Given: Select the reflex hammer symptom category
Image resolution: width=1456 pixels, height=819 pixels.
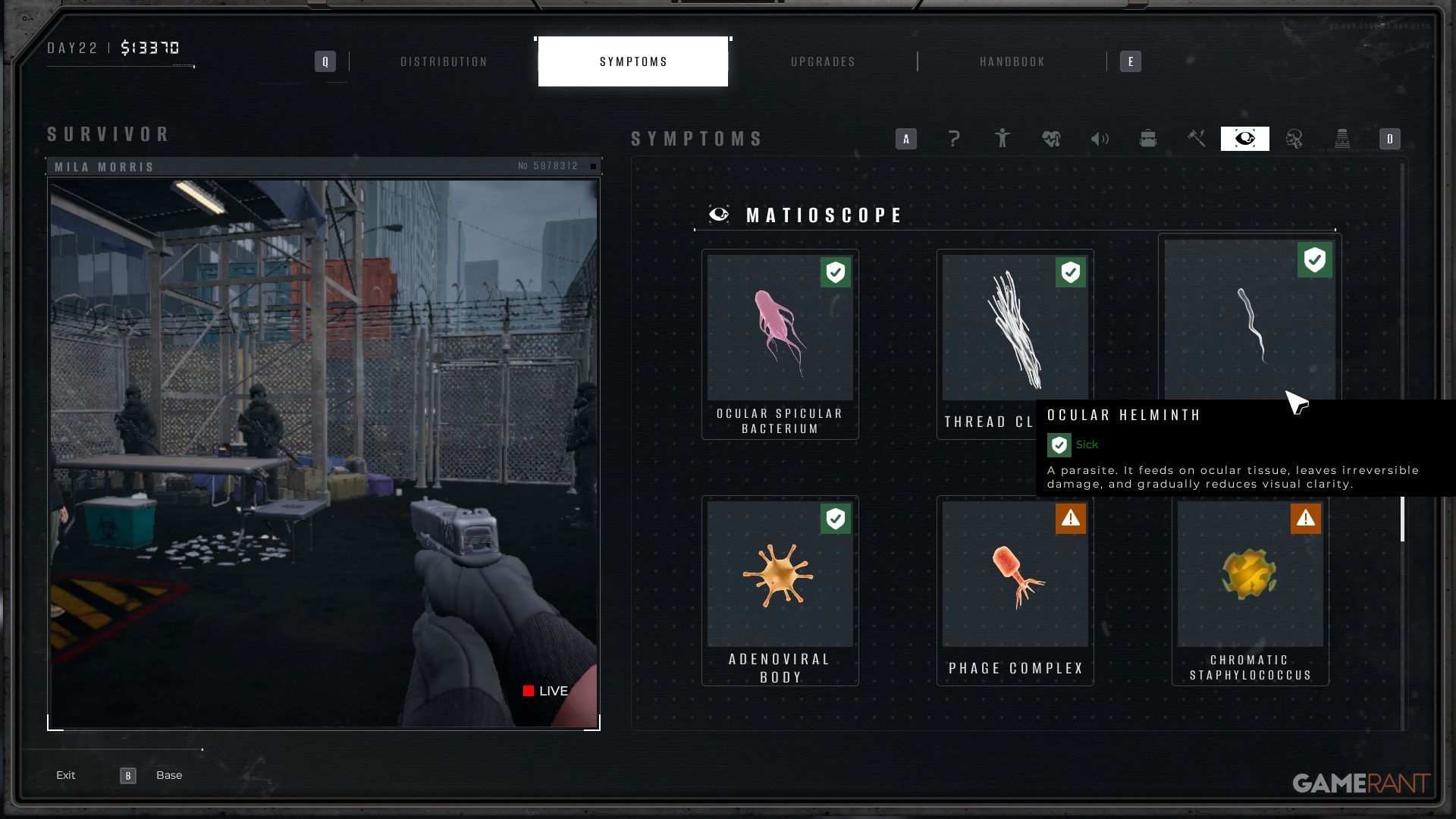Looking at the screenshot, I should (1197, 139).
